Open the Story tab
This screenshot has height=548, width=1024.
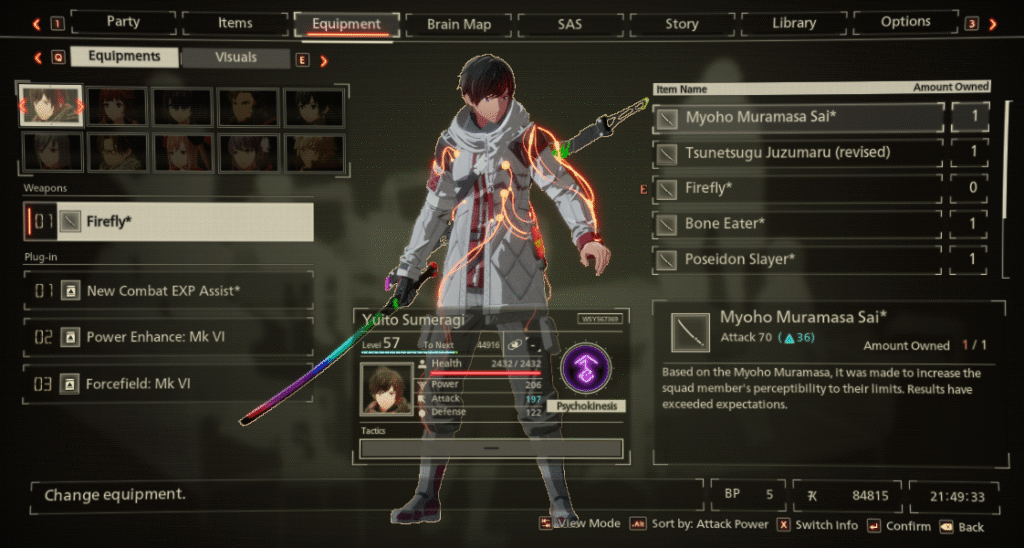coord(682,22)
